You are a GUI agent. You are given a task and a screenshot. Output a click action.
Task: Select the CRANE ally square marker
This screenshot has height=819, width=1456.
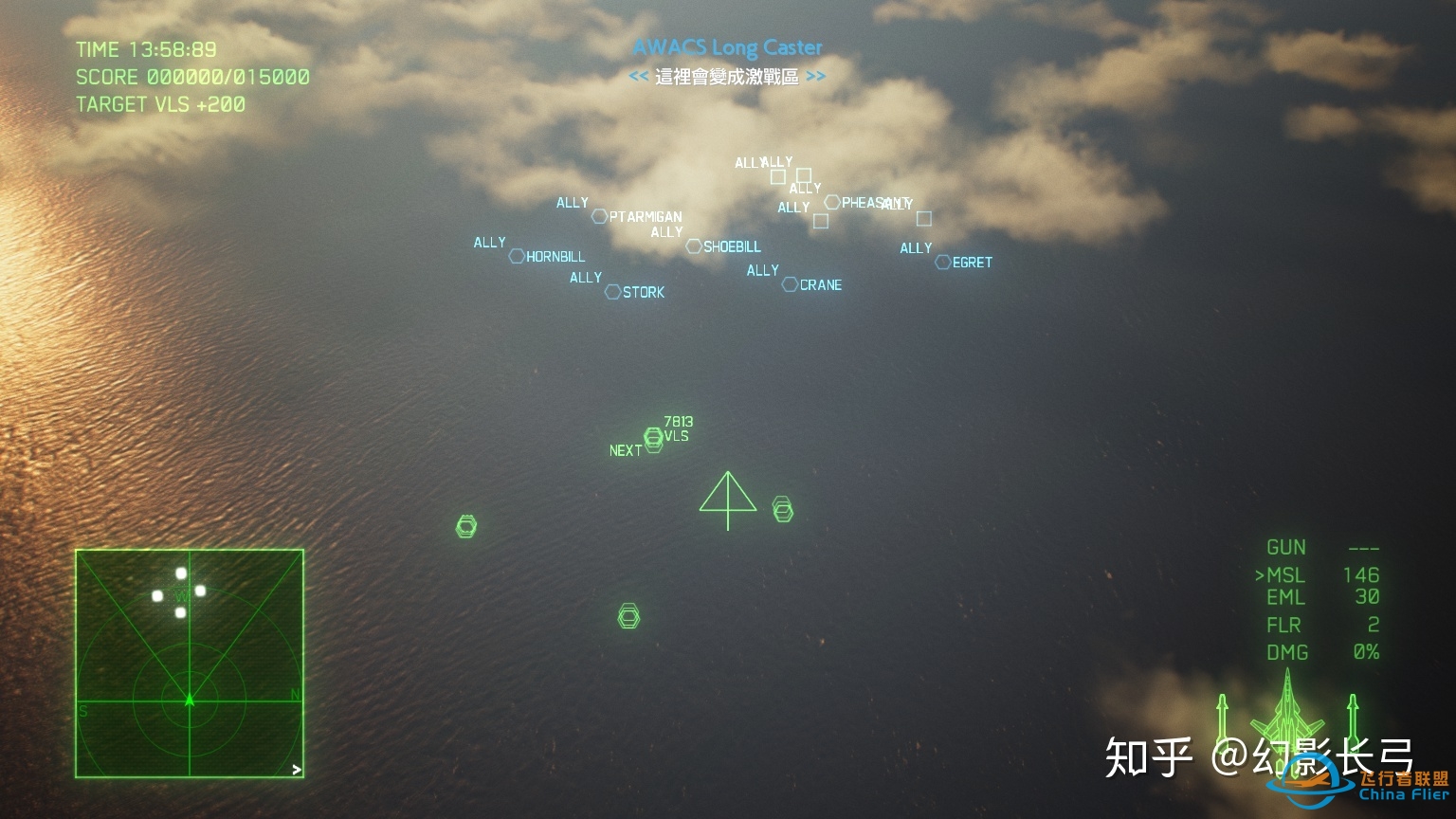[x=789, y=284]
